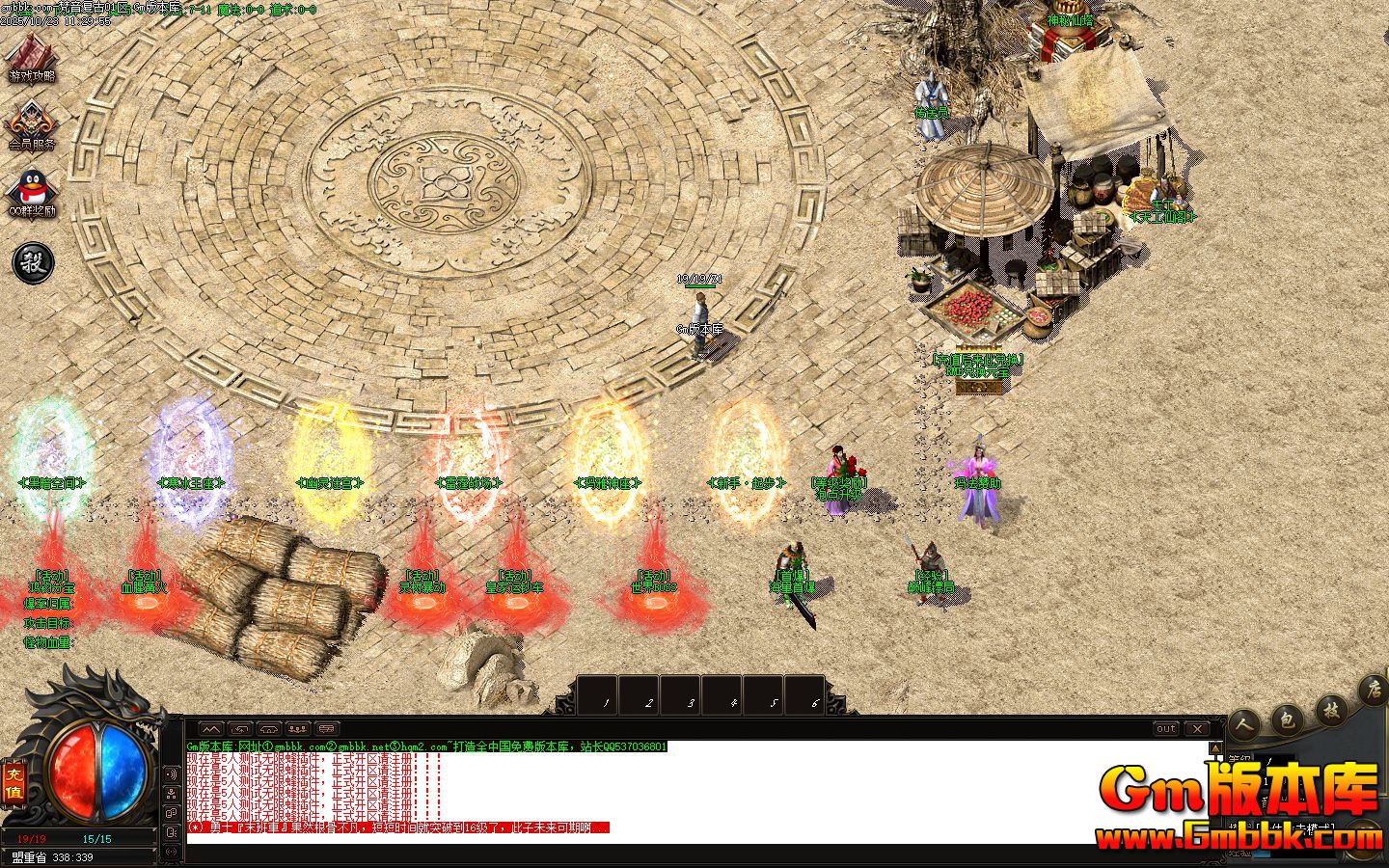Click the QQ群奖励 penguin reward icon
This screenshot has width=1389, height=868.
[33, 193]
